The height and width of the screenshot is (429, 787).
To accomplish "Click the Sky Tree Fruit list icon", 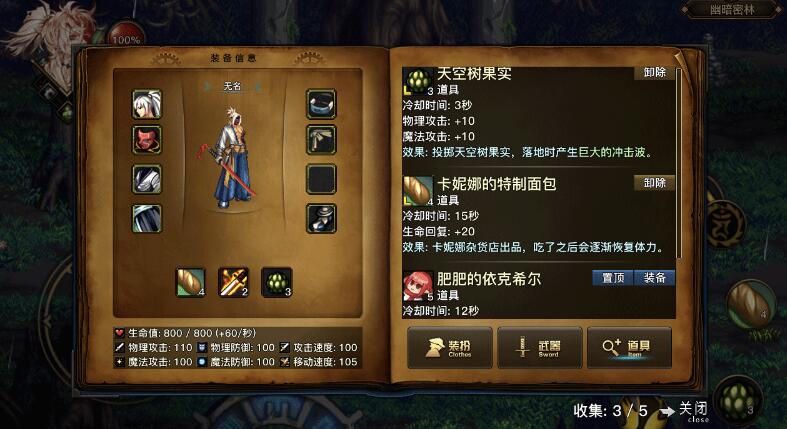I will [417, 80].
